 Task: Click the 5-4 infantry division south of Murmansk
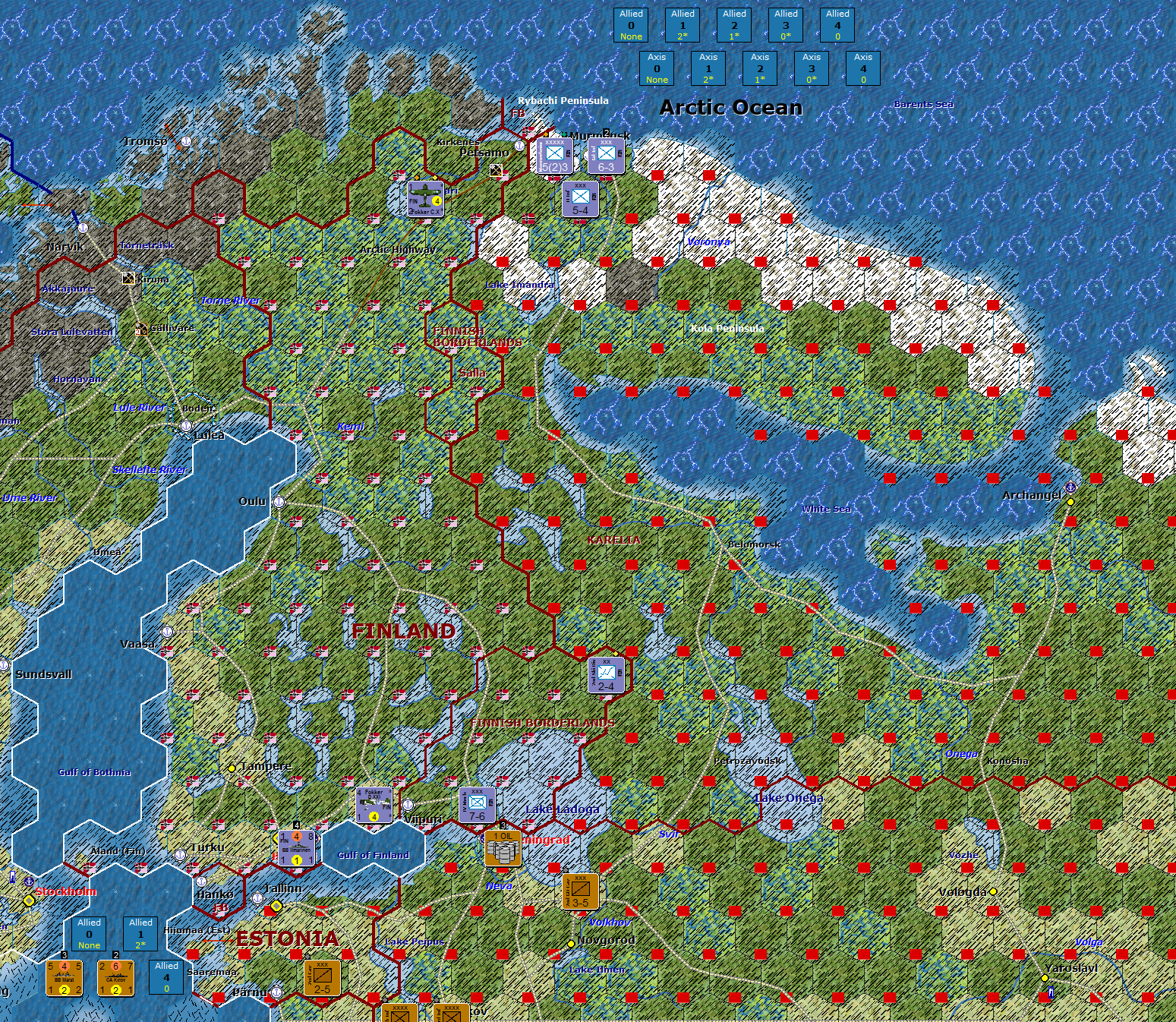click(x=581, y=198)
